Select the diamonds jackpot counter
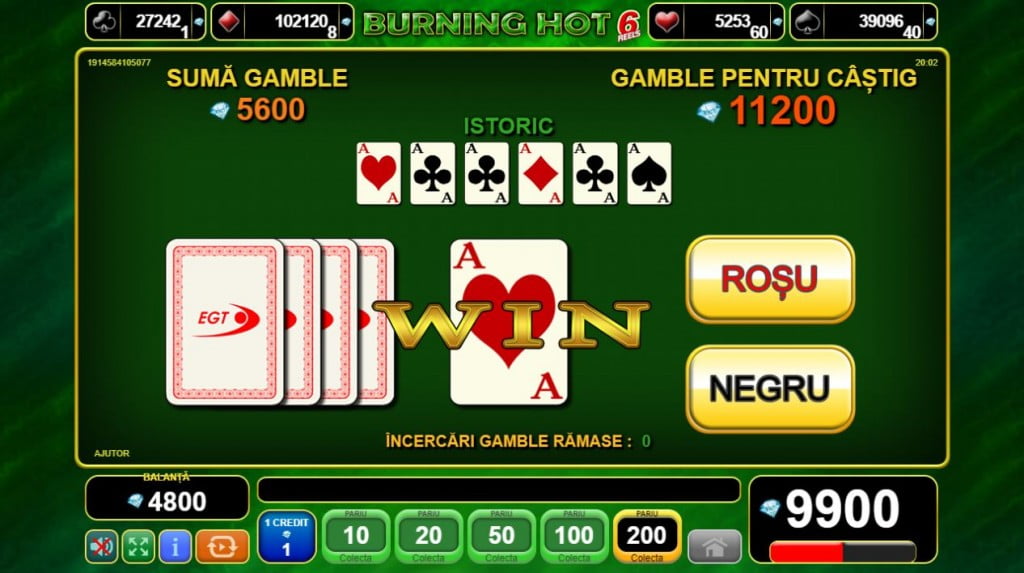Image resolution: width=1024 pixels, height=573 pixels. point(296,21)
